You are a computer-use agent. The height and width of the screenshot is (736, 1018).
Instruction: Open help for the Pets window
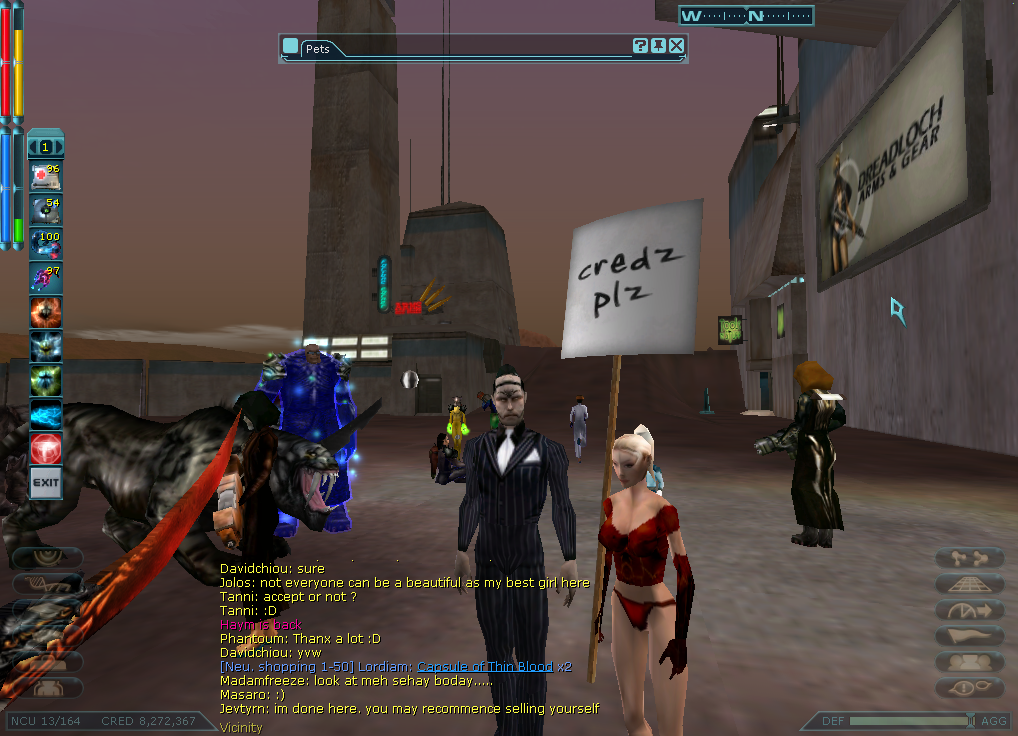(x=641, y=46)
